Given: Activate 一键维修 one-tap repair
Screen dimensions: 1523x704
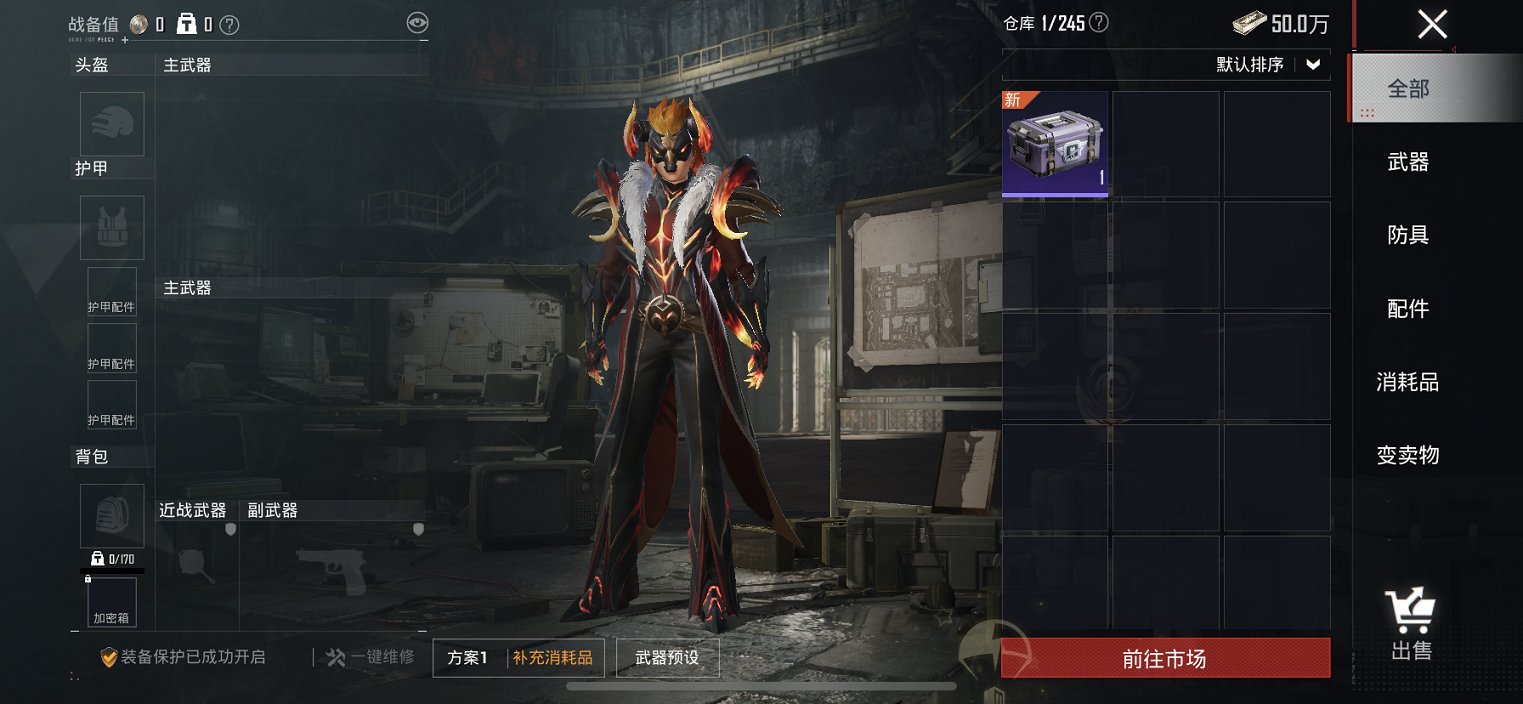Looking at the screenshot, I should tap(370, 657).
